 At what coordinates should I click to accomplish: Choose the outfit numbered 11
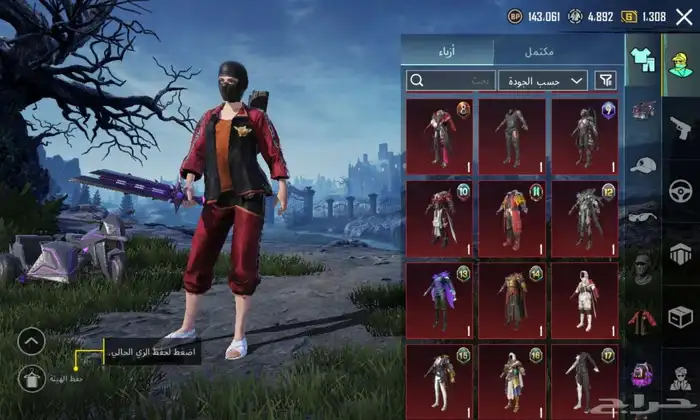coord(512,217)
